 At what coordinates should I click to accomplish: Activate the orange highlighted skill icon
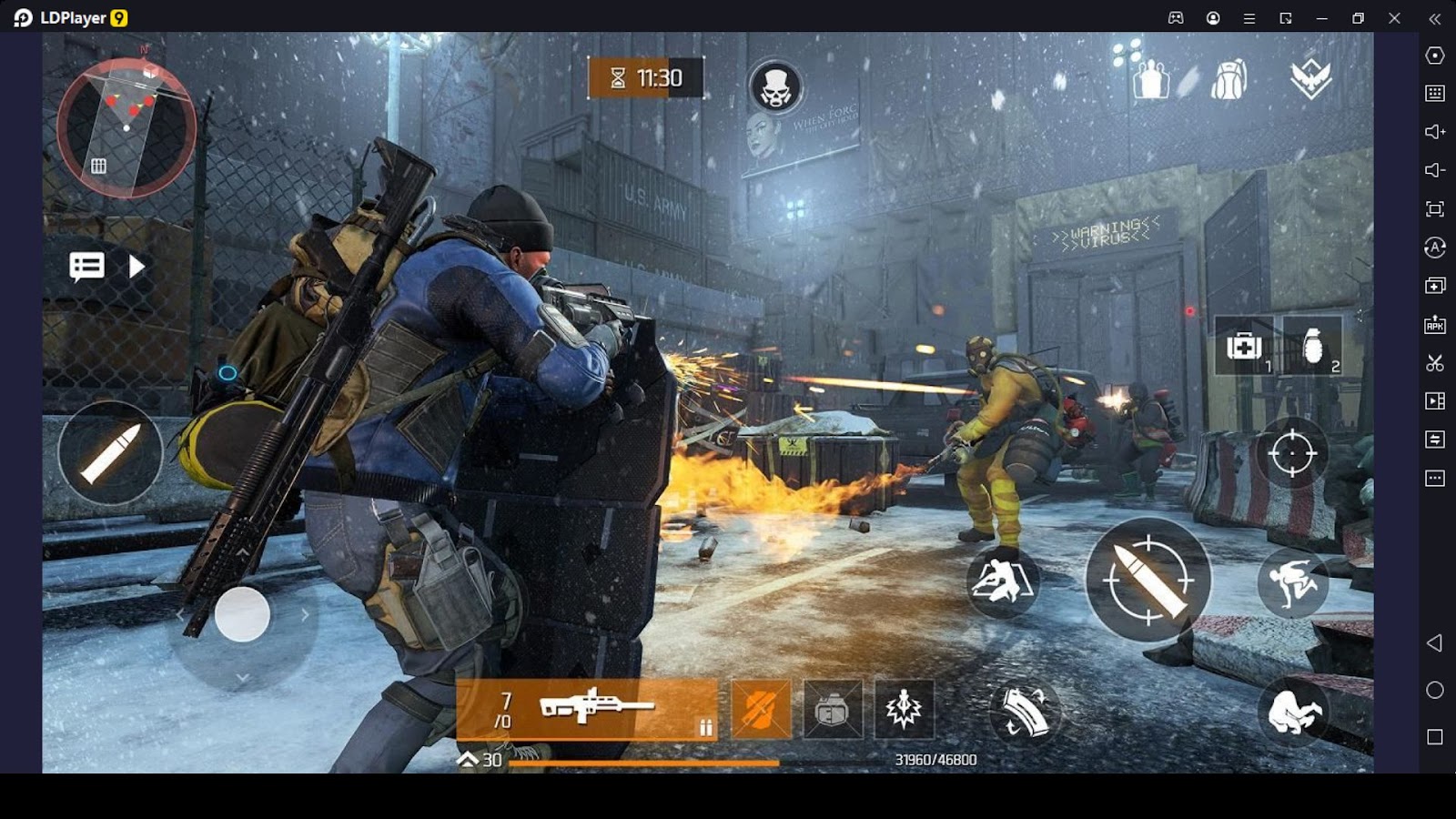point(761,709)
